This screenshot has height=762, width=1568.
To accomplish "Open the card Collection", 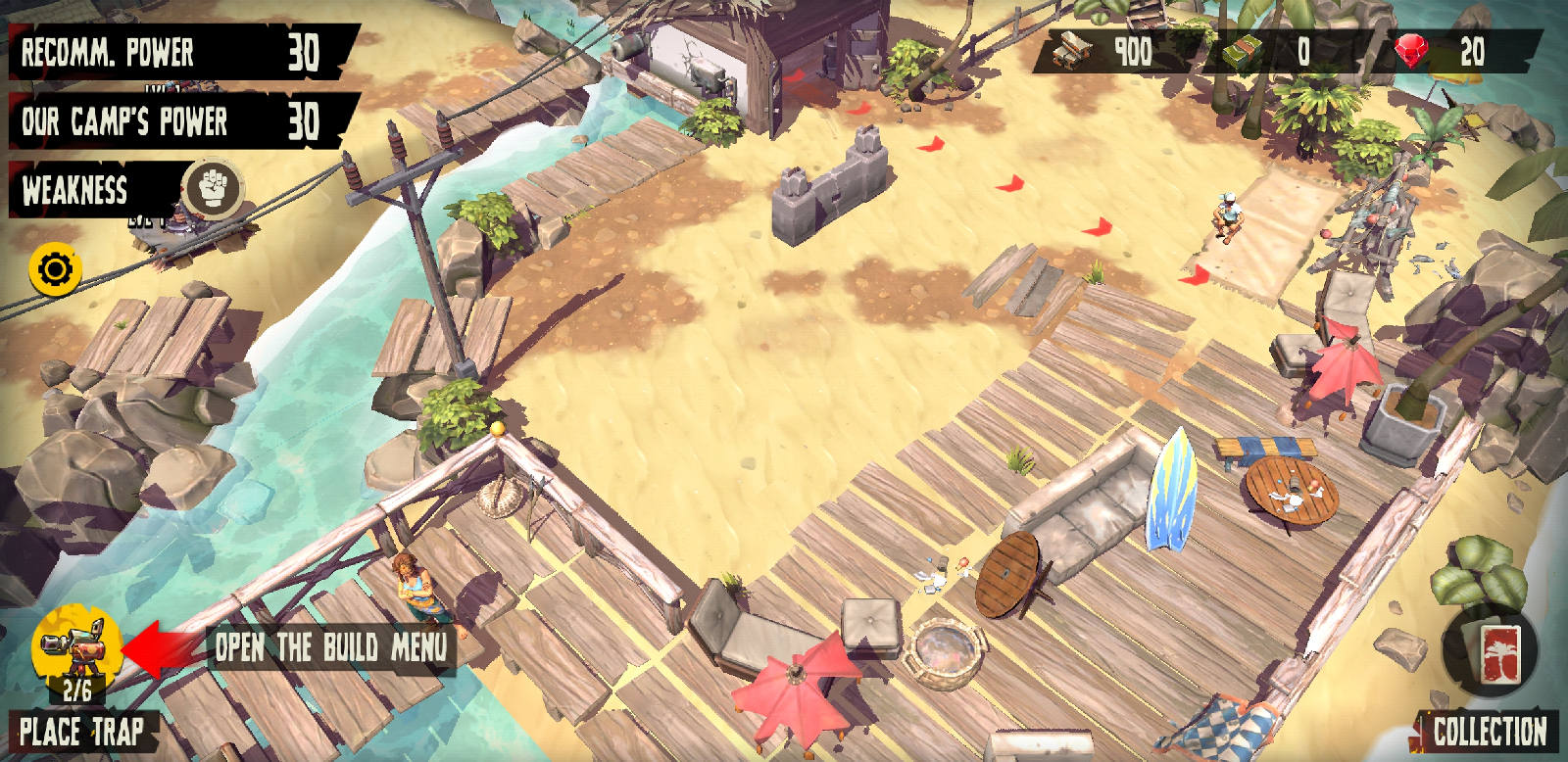I will tap(1490, 653).
